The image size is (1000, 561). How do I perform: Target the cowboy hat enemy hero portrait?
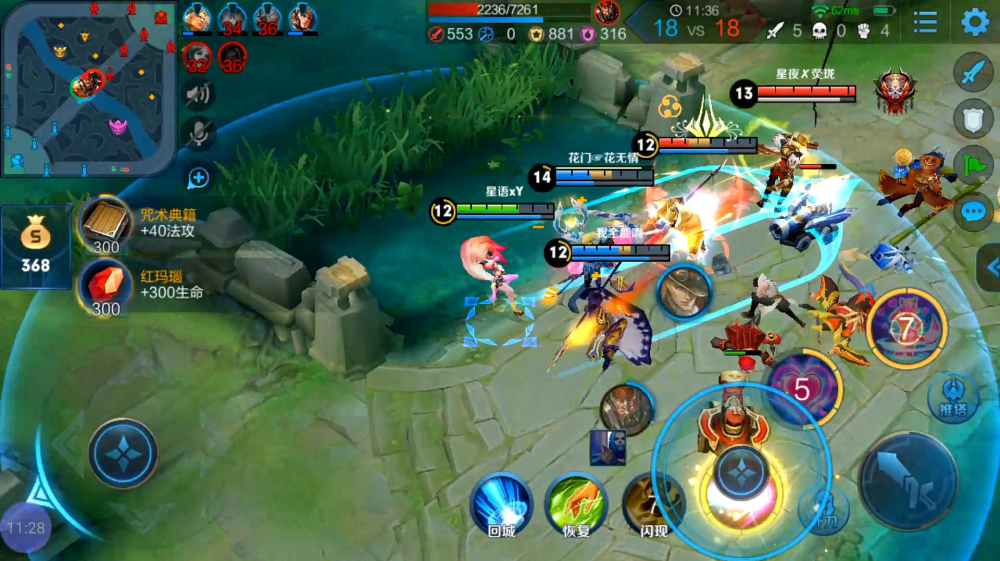[x=684, y=293]
